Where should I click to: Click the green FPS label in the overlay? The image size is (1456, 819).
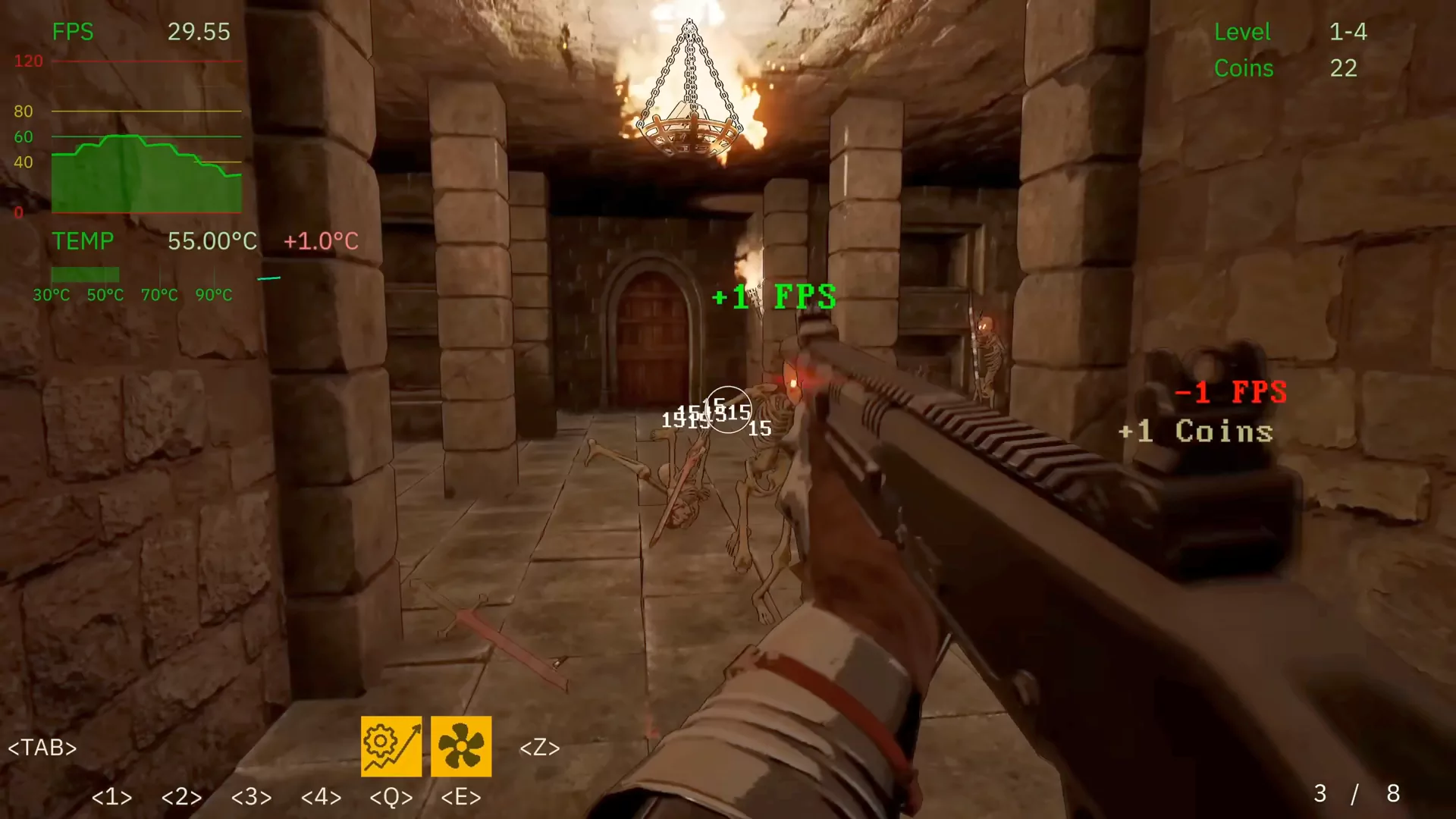click(72, 32)
